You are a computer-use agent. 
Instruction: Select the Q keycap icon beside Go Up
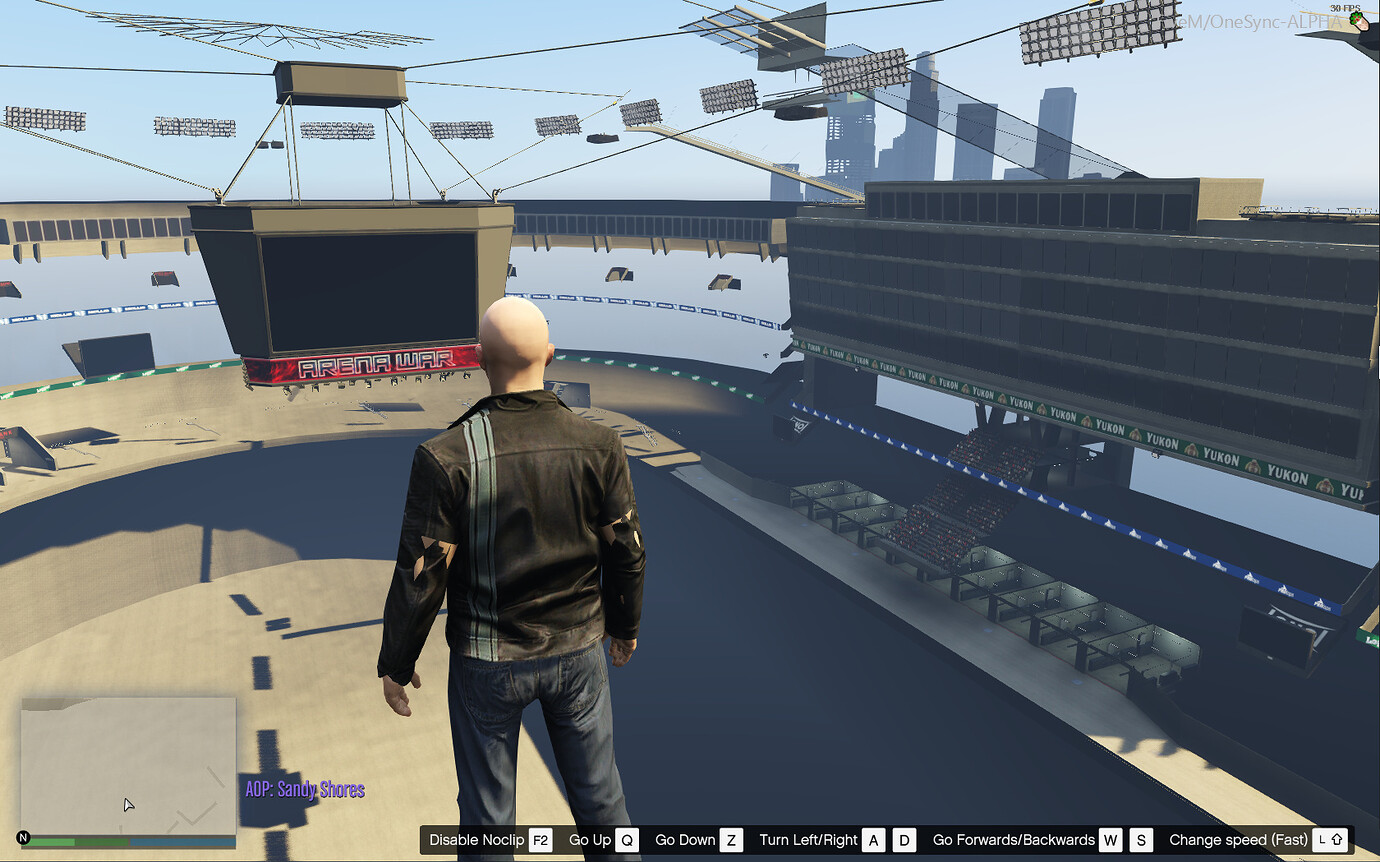pos(628,840)
